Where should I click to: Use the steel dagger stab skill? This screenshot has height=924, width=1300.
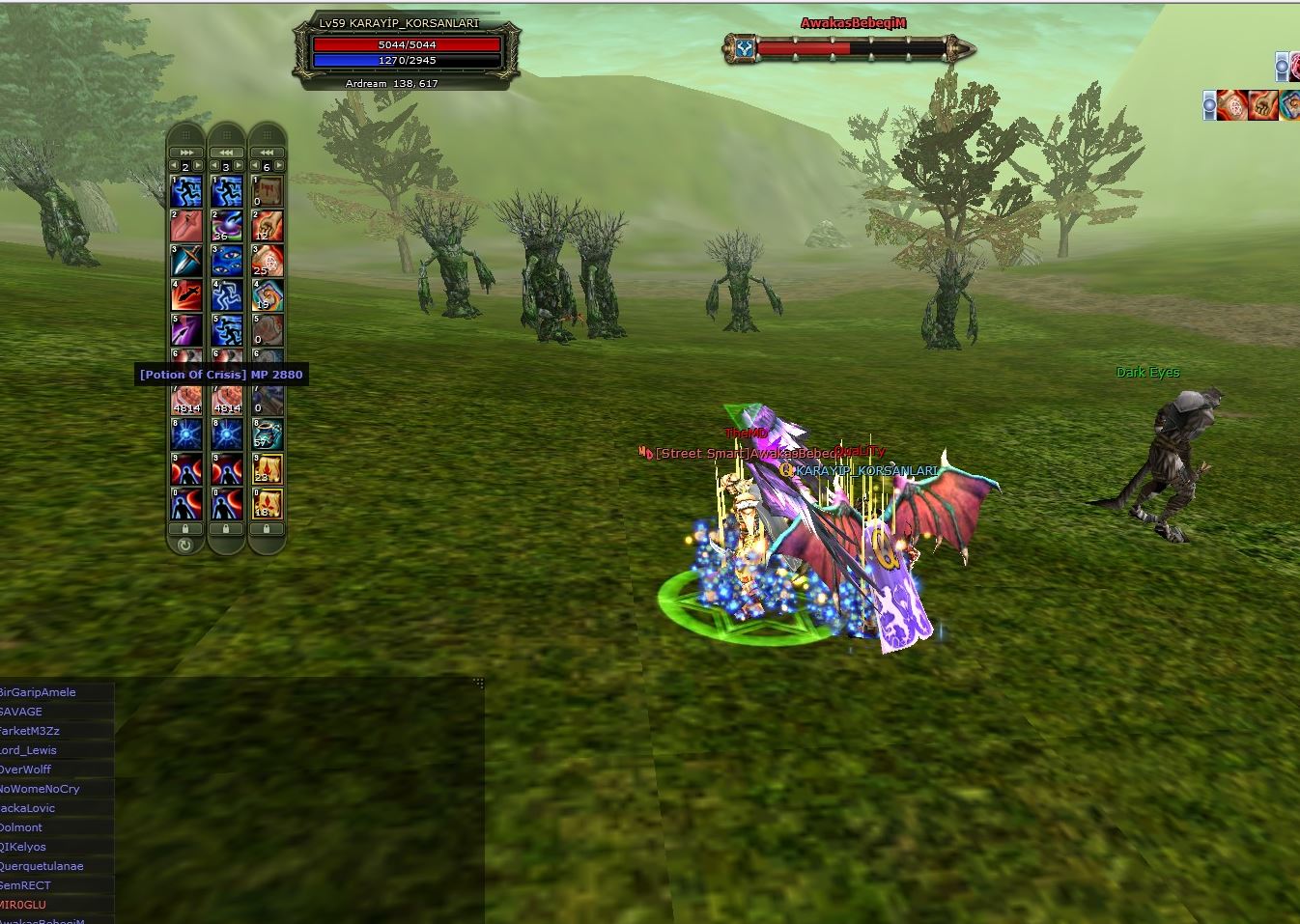185,262
